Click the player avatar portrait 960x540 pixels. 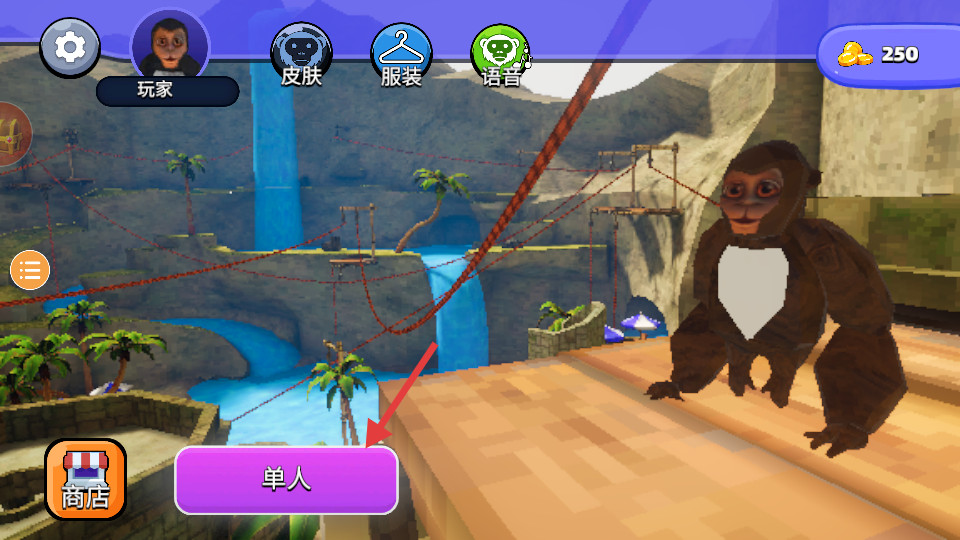pos(170,44)
